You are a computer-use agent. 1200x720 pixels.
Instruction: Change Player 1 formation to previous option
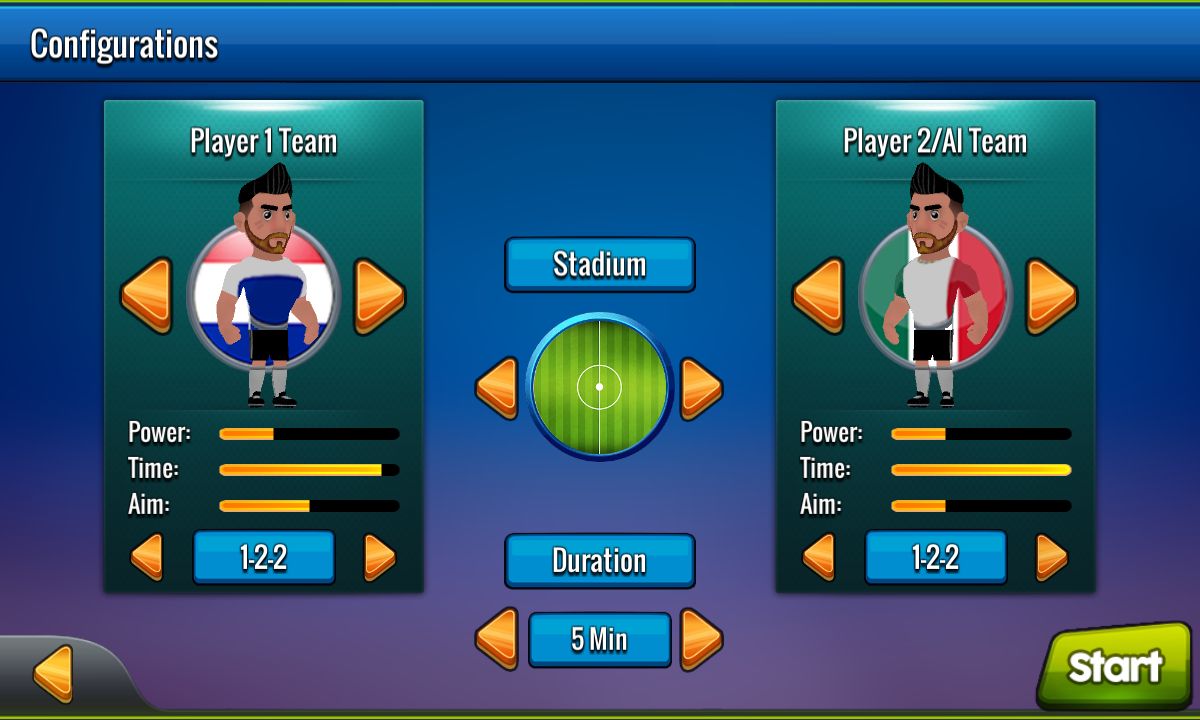pyautogui.click(x=147, y=557)
